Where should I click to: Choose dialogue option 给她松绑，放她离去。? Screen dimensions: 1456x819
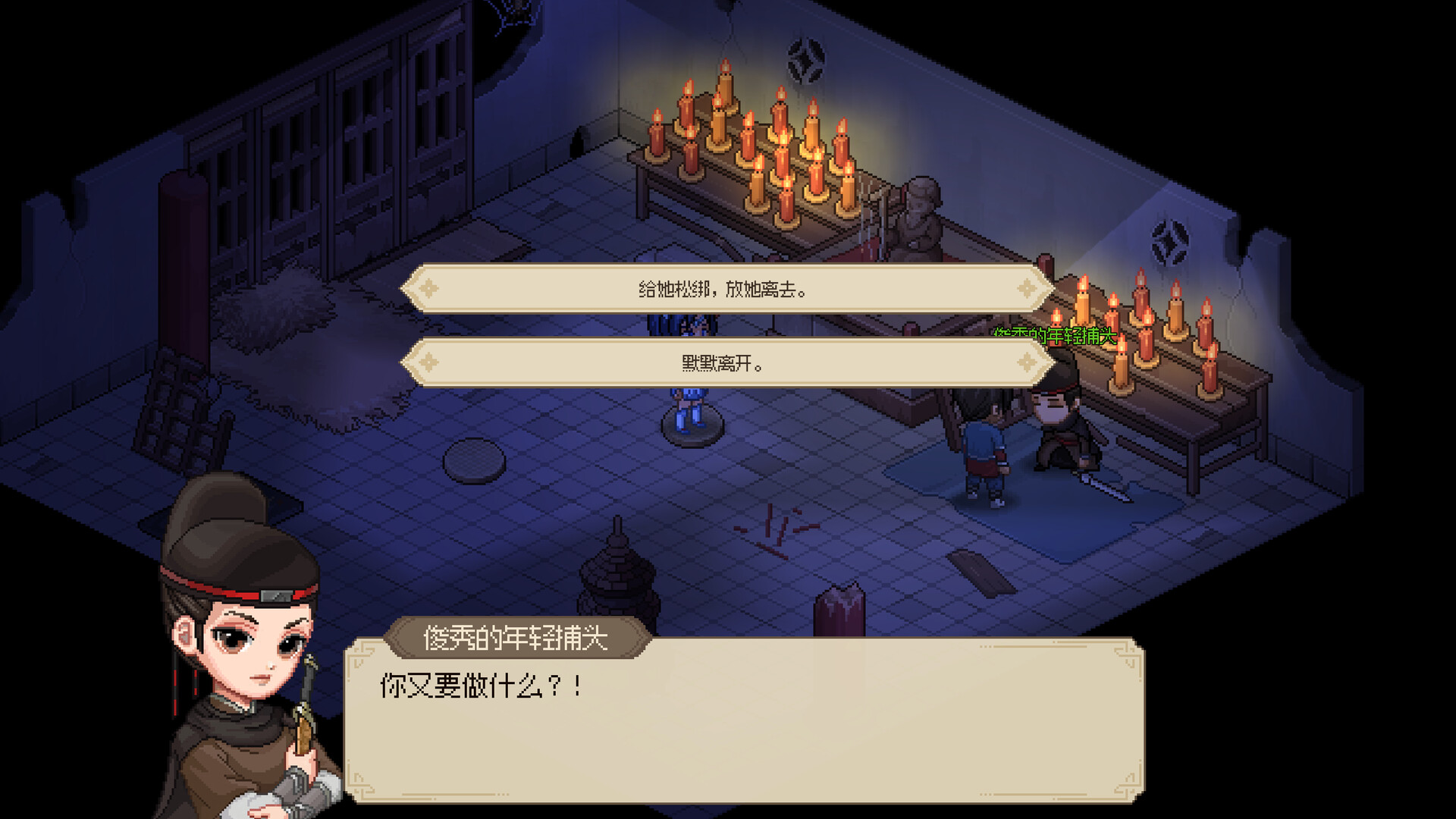(x=724, y=289)
